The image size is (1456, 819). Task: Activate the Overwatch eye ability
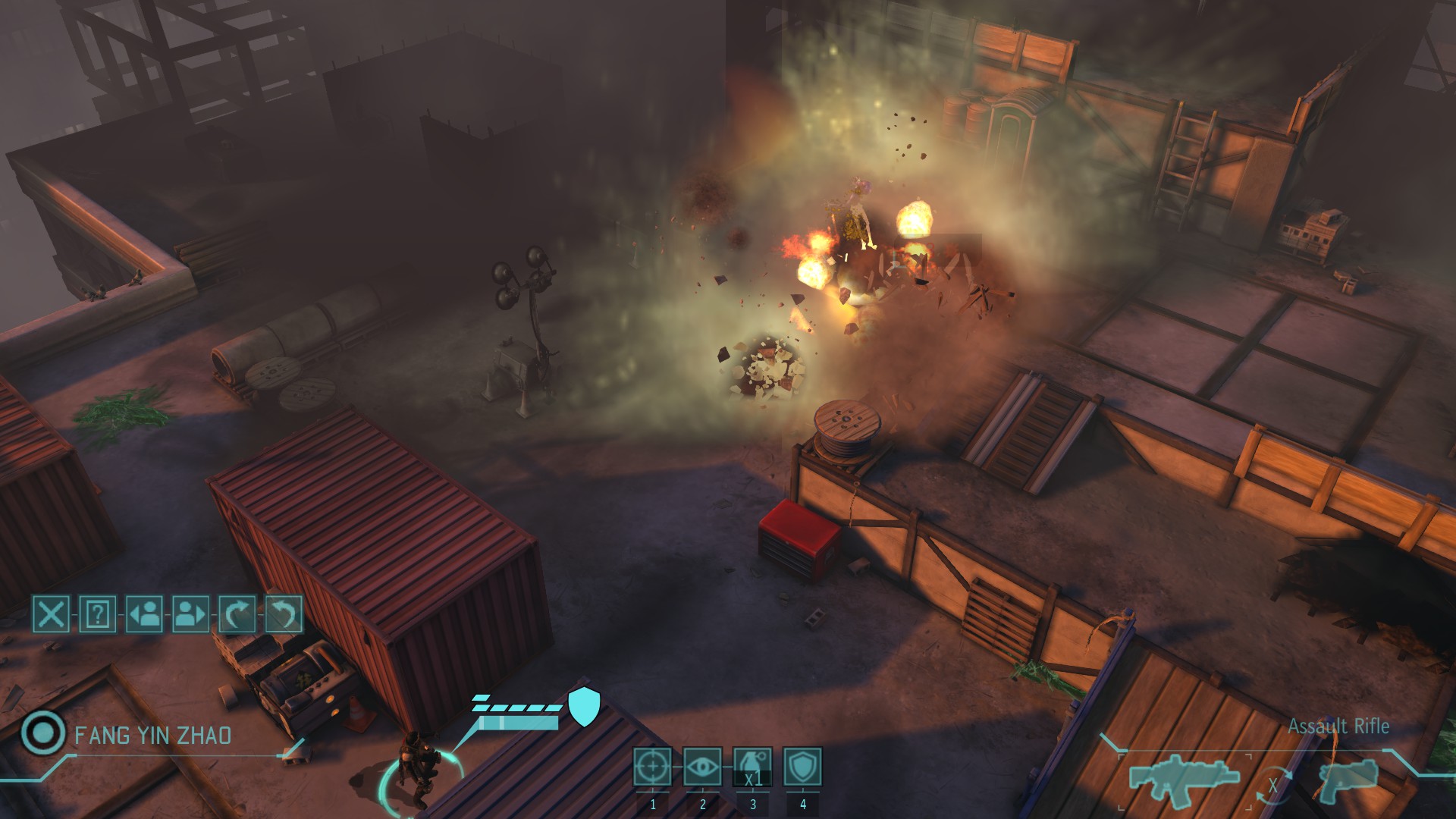pyautogui.click(x=702, y=767)
